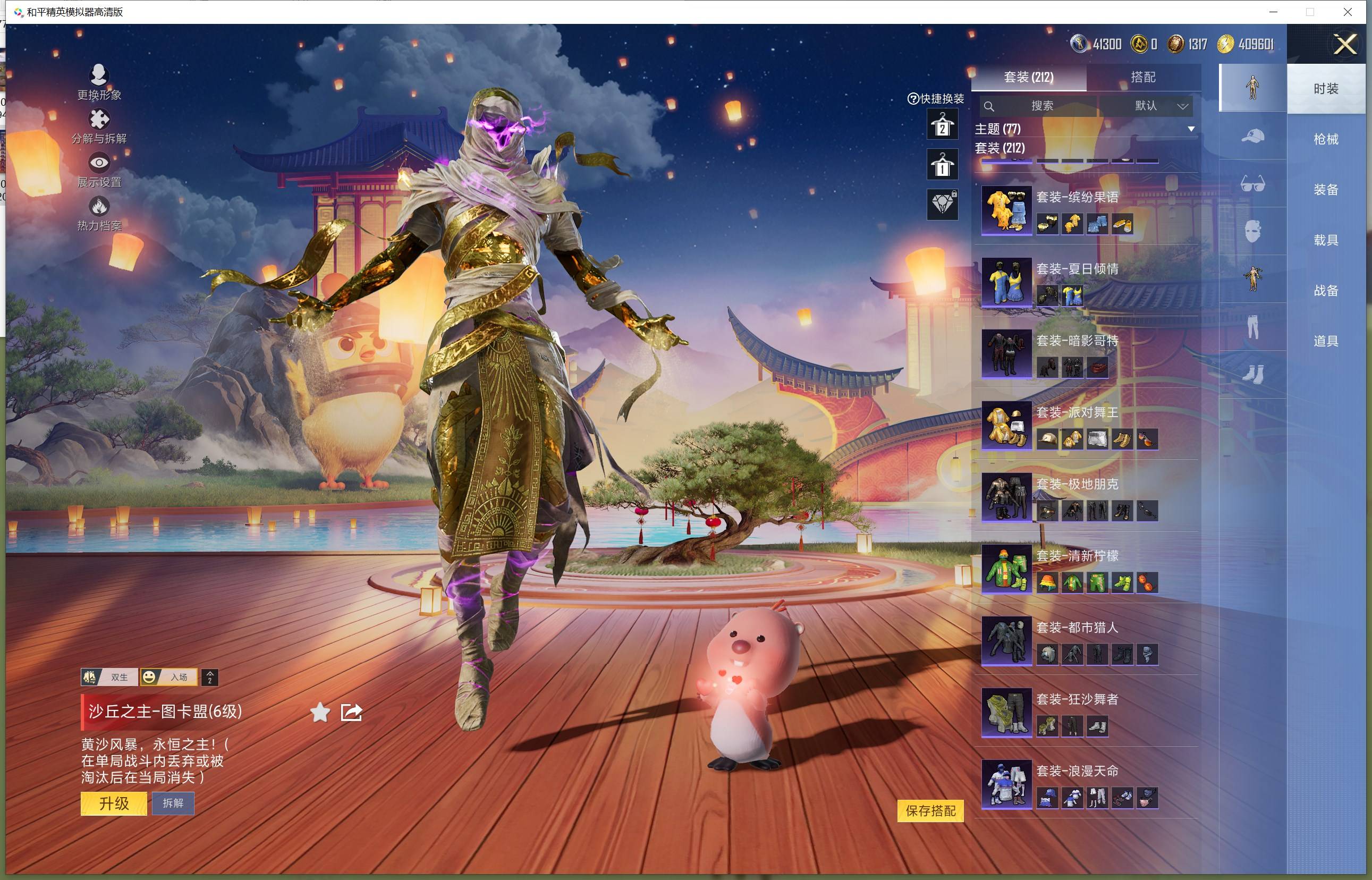Close the wardrobe with the X button

pyautogui.click(x=1344, y=44)
